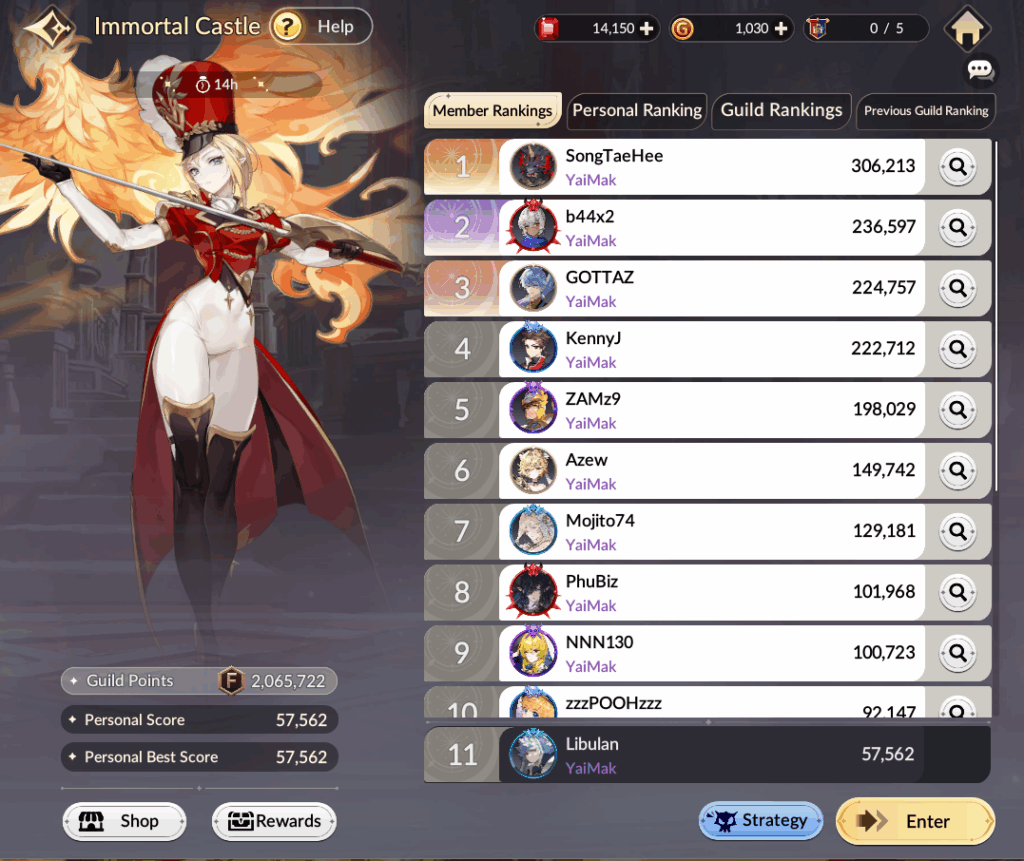The image size is (1024, 861).
Task: Add more red ticket currency
Action: (x=646, y=28)
